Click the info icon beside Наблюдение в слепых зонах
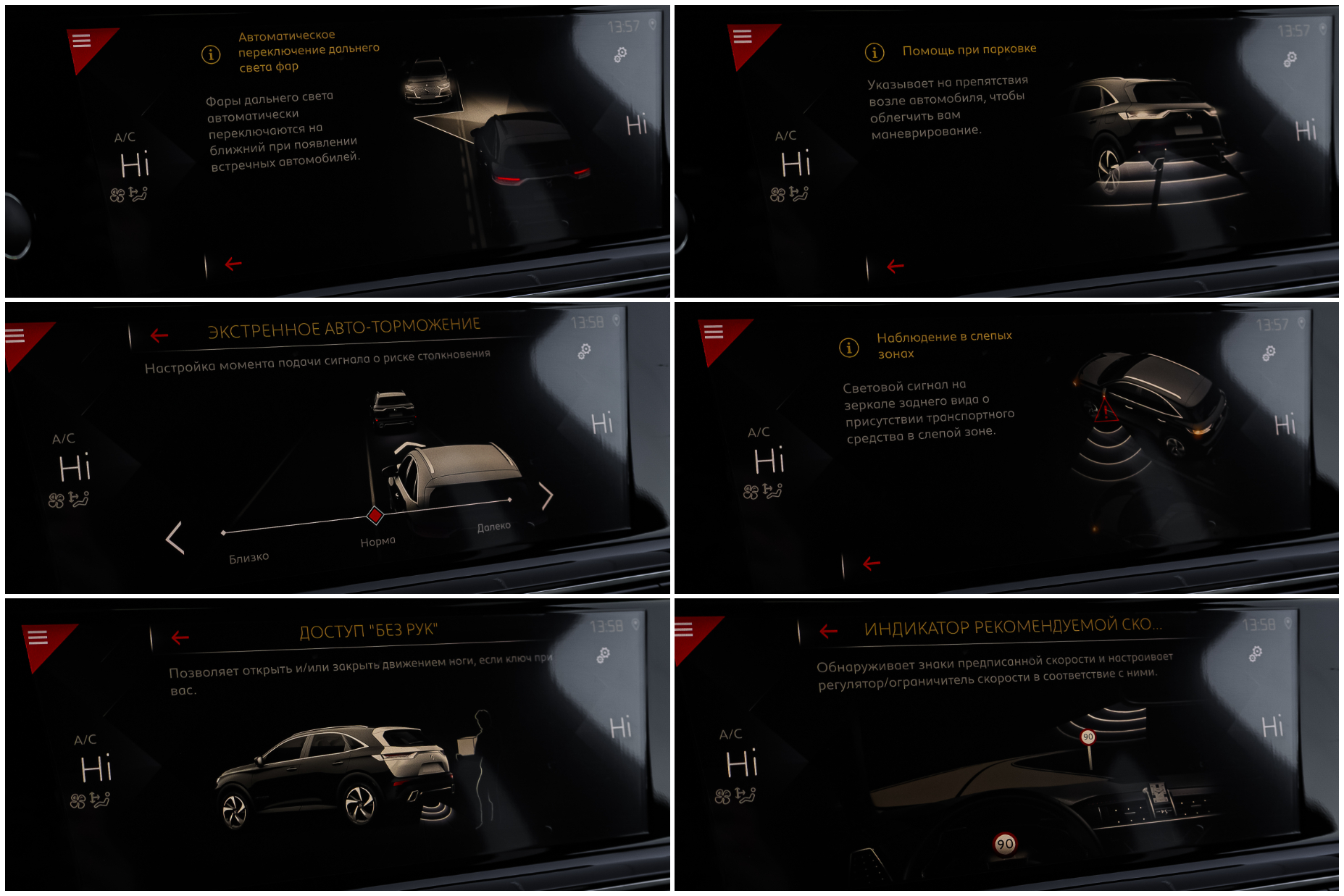The height and width of the screenshot is (896, 1344). coord(848,348)
